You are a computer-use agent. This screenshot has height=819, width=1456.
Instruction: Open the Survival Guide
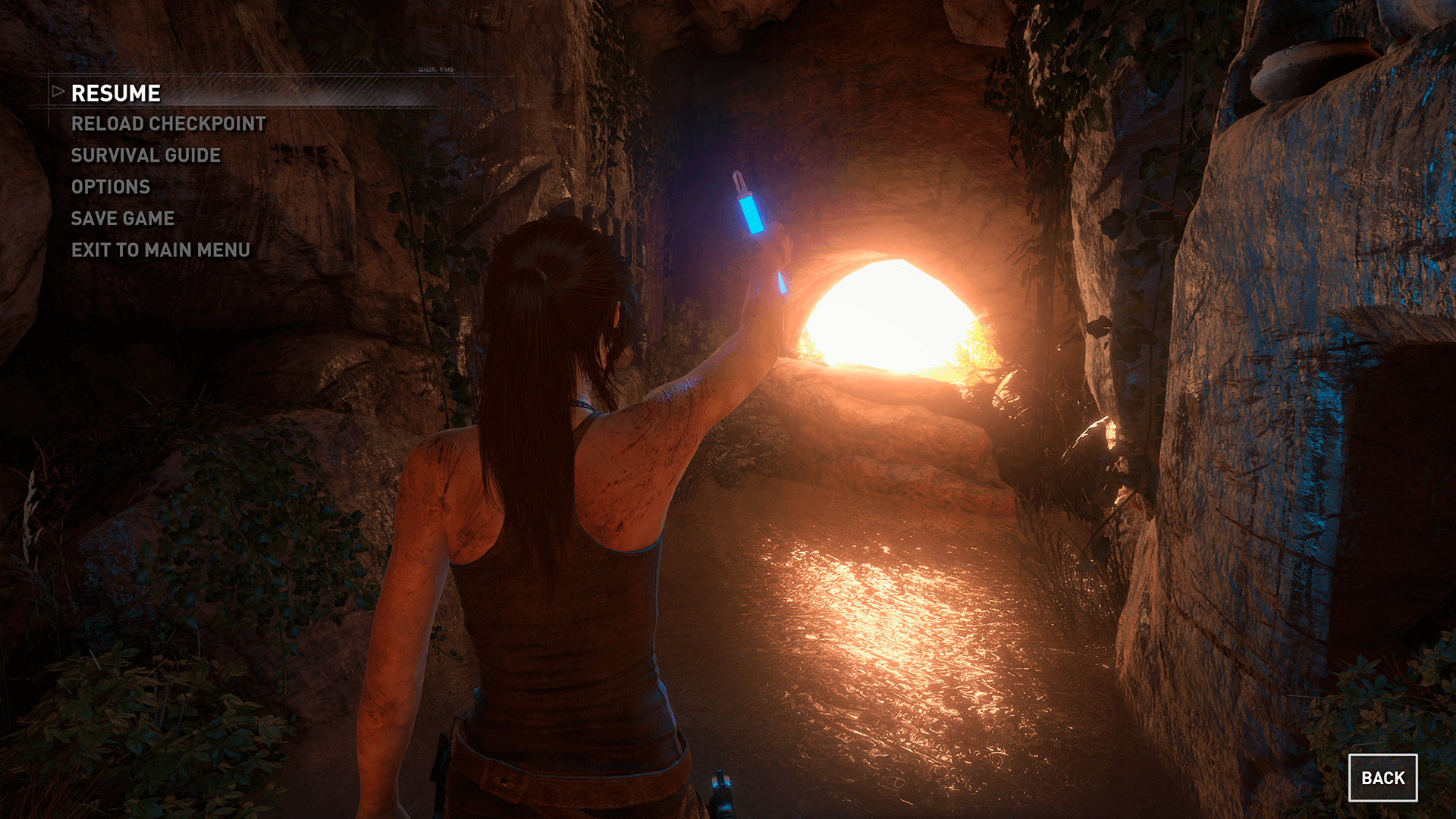pos(146,155)
